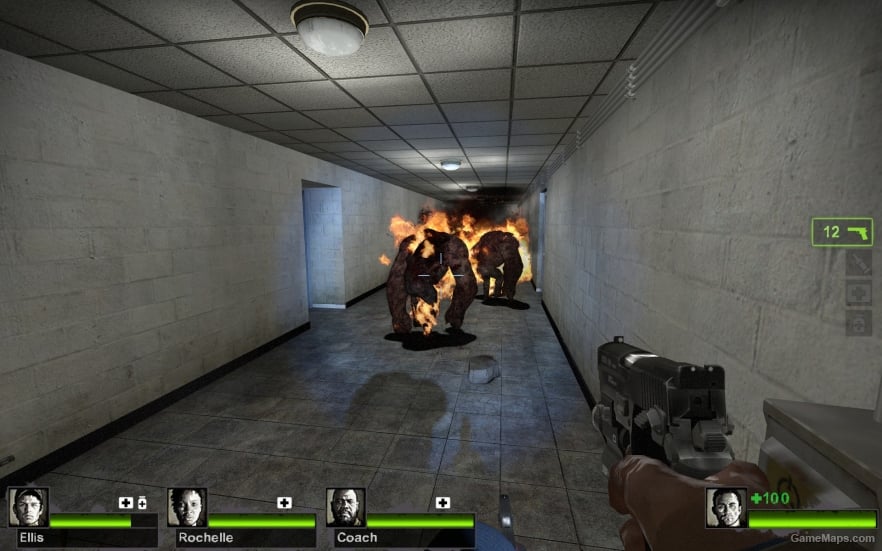Image resolution: width=882 pixels, height=551 pixels.
Task: Click Coach's teammate portrait
Action: pos(346,507)
